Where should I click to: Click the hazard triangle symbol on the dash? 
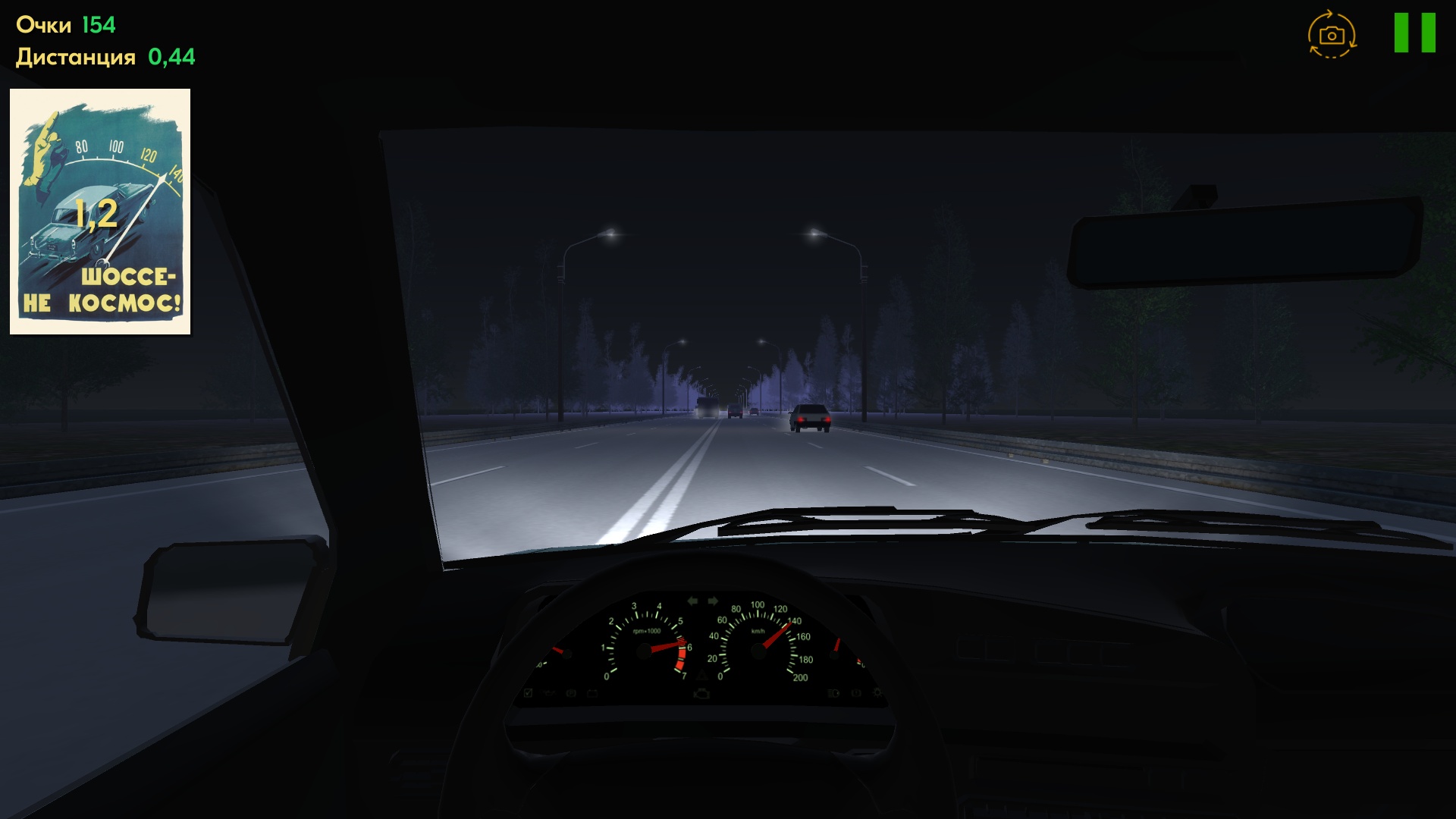pyautogui.click(x=703, y=675)
